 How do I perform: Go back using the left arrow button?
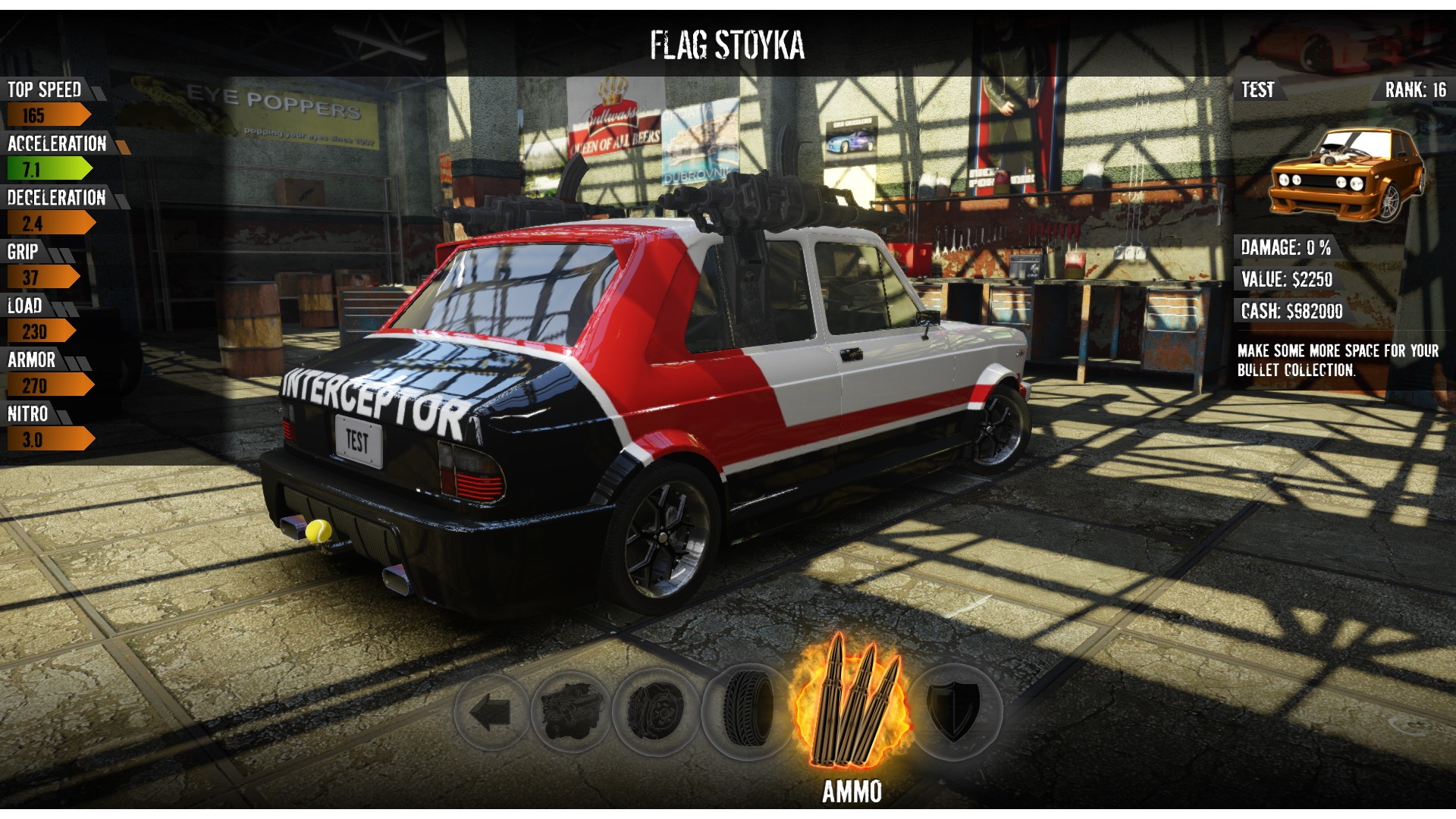[x=490, y=713]
